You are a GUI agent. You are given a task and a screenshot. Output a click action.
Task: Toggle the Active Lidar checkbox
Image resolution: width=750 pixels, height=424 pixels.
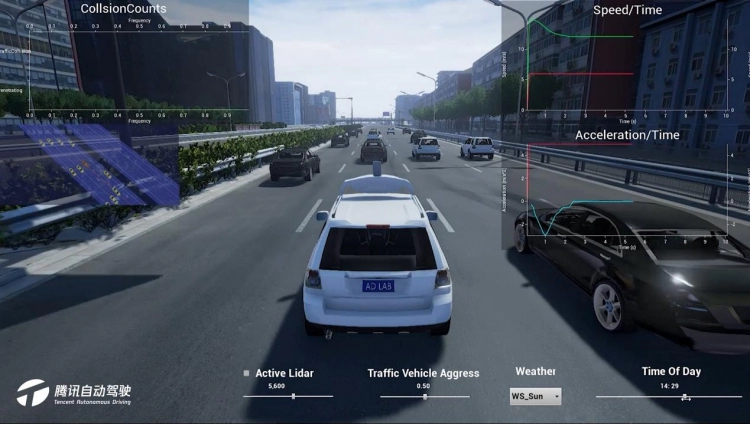pos(246,373)
